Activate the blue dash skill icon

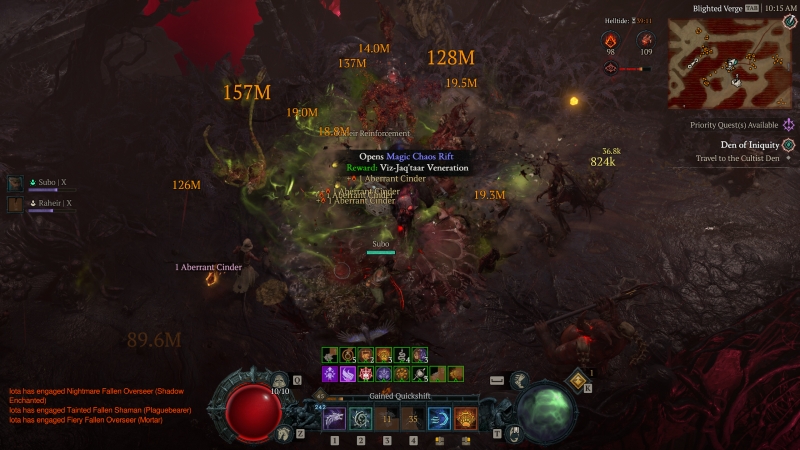tap(438, 418)
